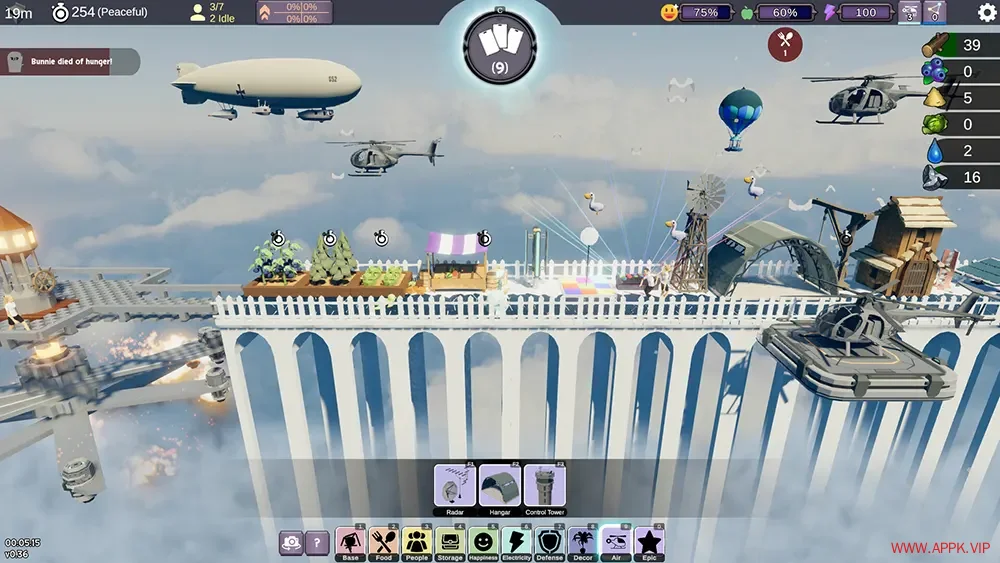Viewport: 1000px width, 563px height.
Task: Open the question mark help button
Action: click(x=316, y=543)
